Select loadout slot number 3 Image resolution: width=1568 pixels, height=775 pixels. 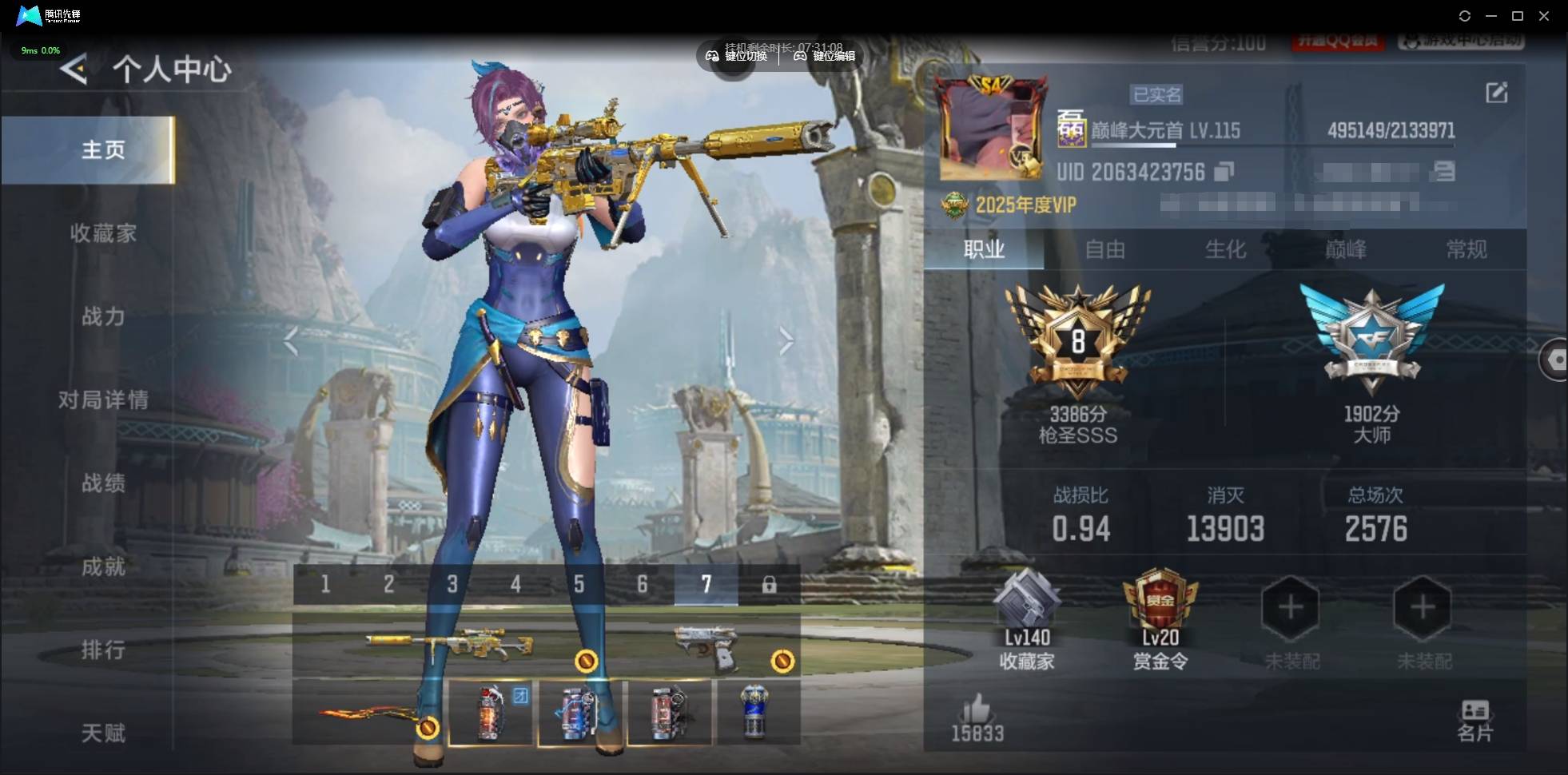[x=452, y=585]
